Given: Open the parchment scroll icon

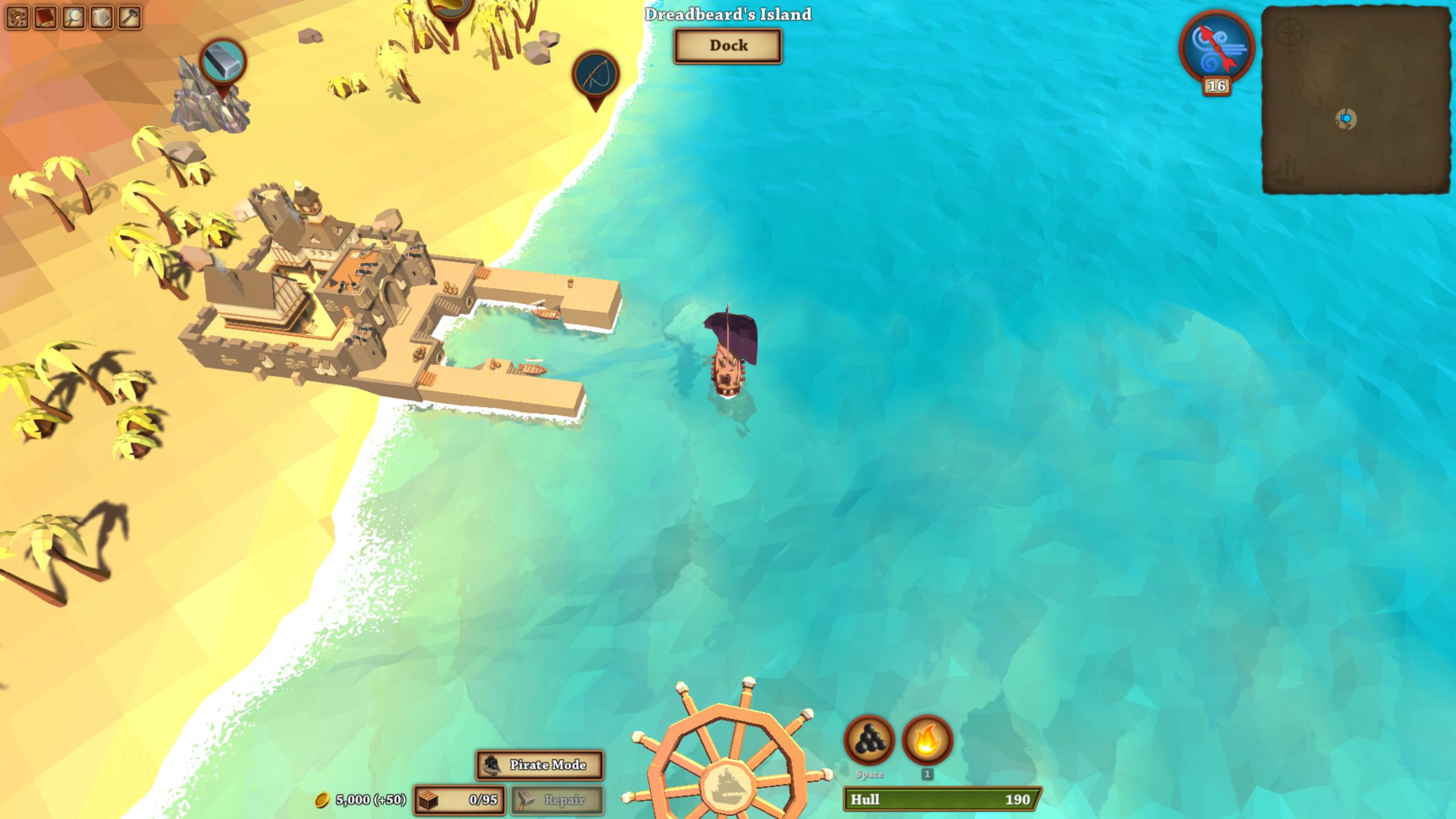Looking at the screenshot, I should [102, 18].
